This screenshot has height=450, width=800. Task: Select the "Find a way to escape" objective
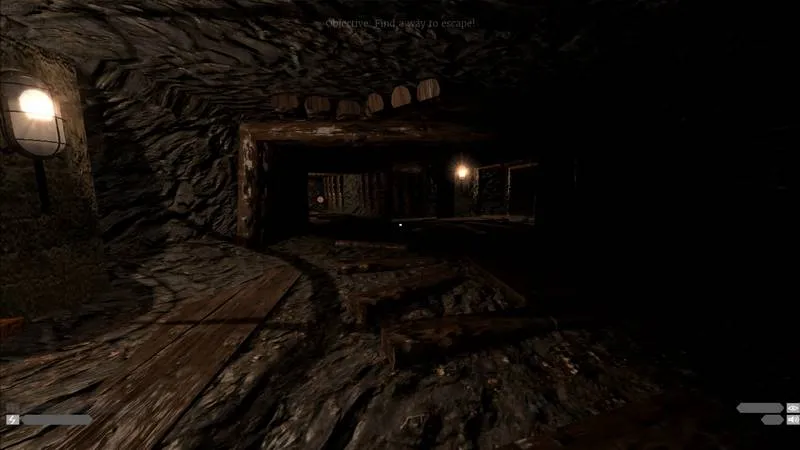click(400, 22)
